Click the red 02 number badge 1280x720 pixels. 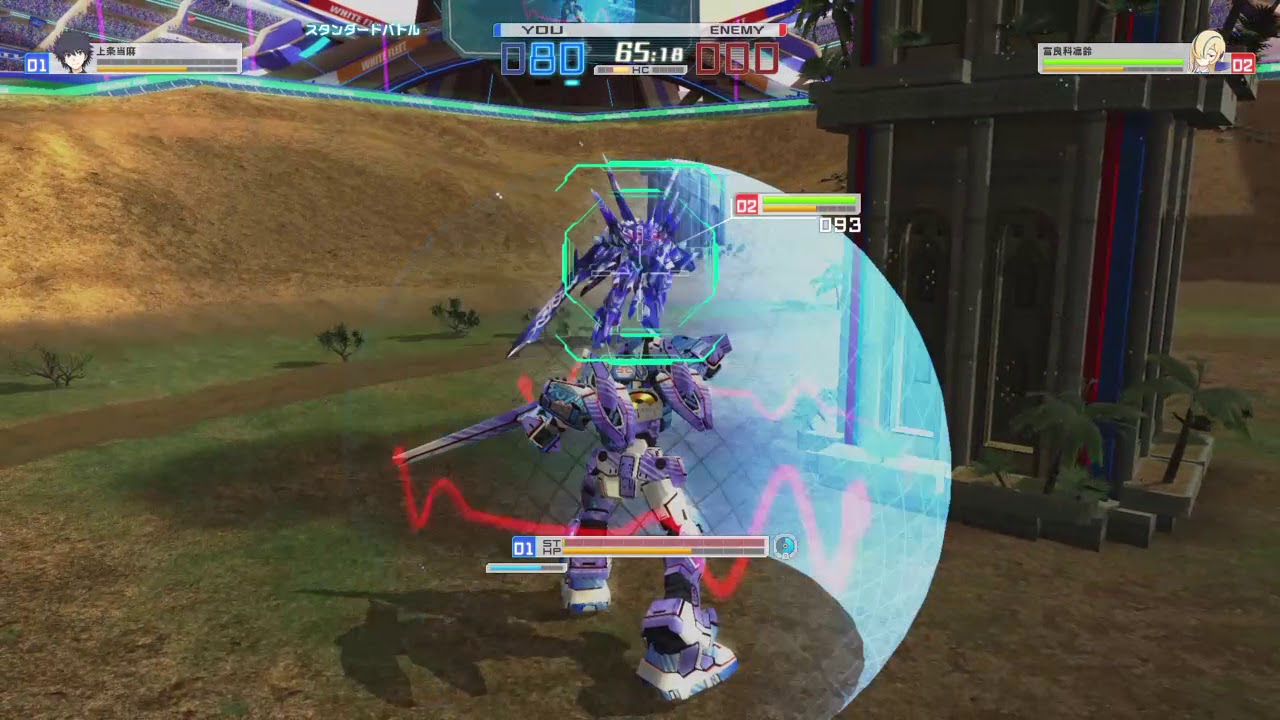point(1243,63)
